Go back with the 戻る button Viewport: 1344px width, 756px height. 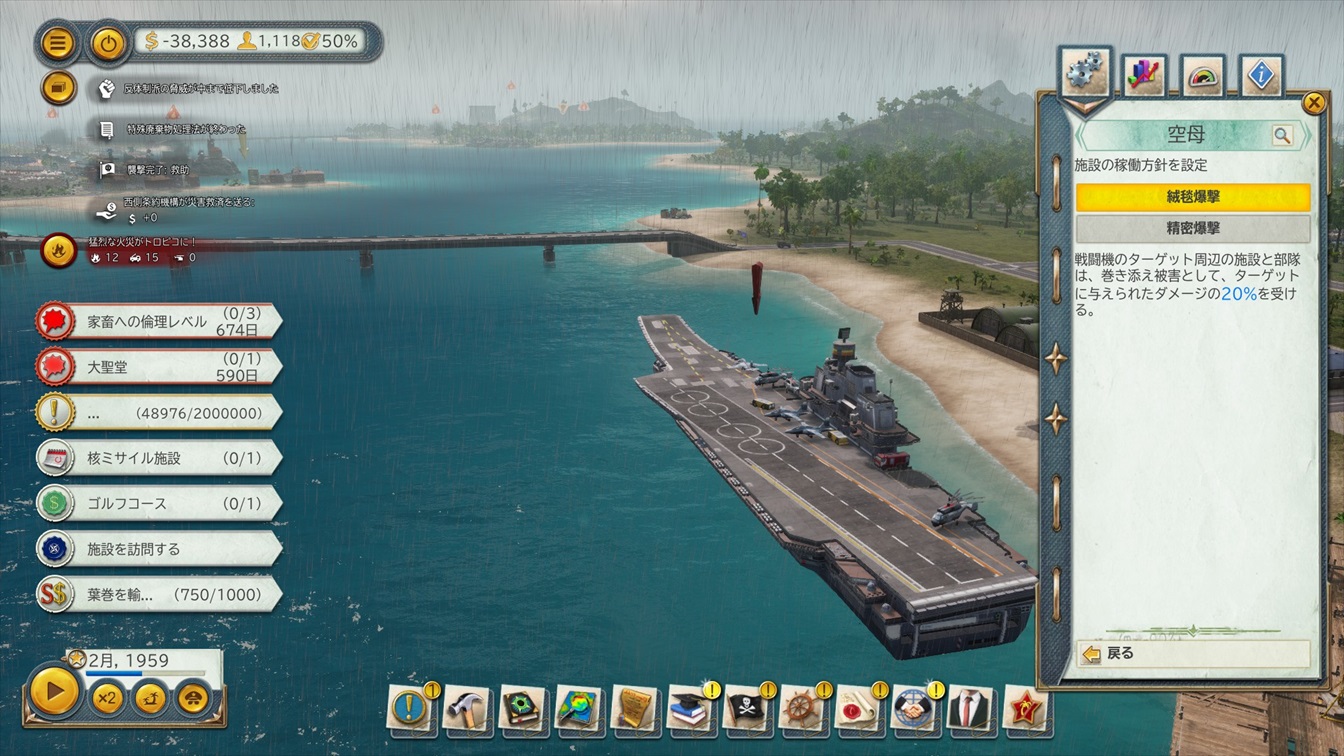(1193, 654)
